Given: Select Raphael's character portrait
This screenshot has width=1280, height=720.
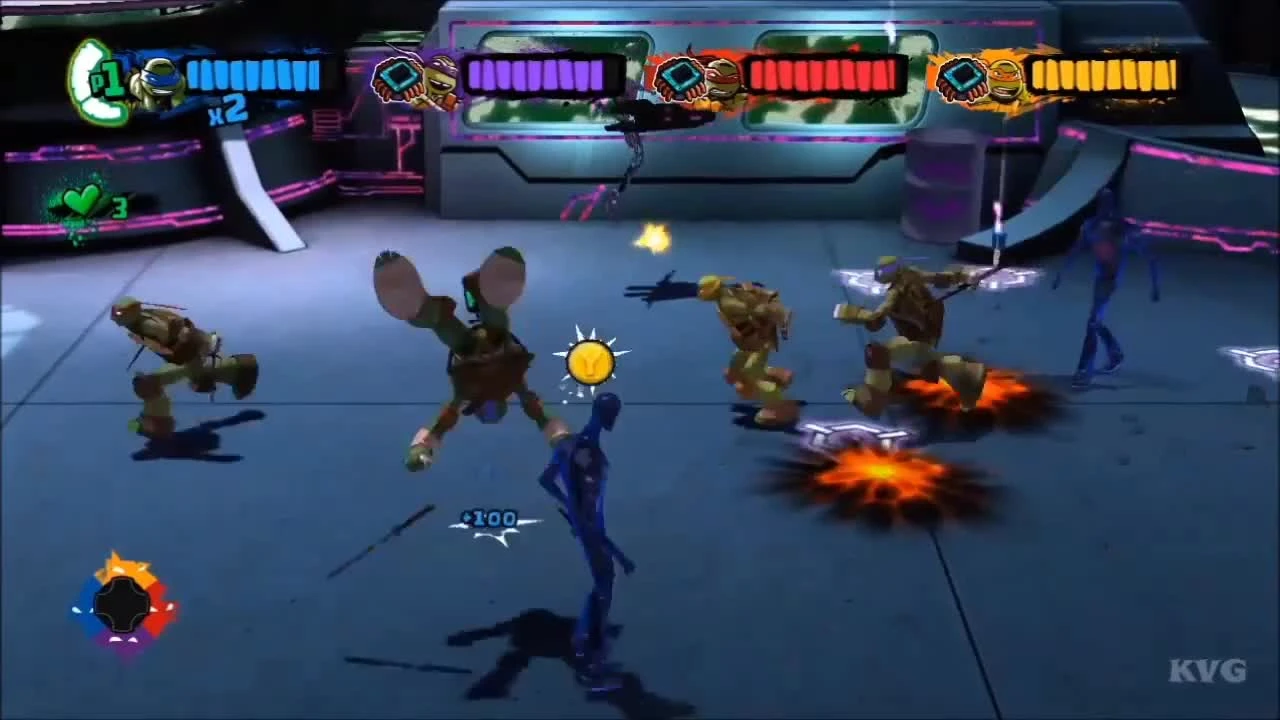Looking at the screenshot, I should point(720,78).
